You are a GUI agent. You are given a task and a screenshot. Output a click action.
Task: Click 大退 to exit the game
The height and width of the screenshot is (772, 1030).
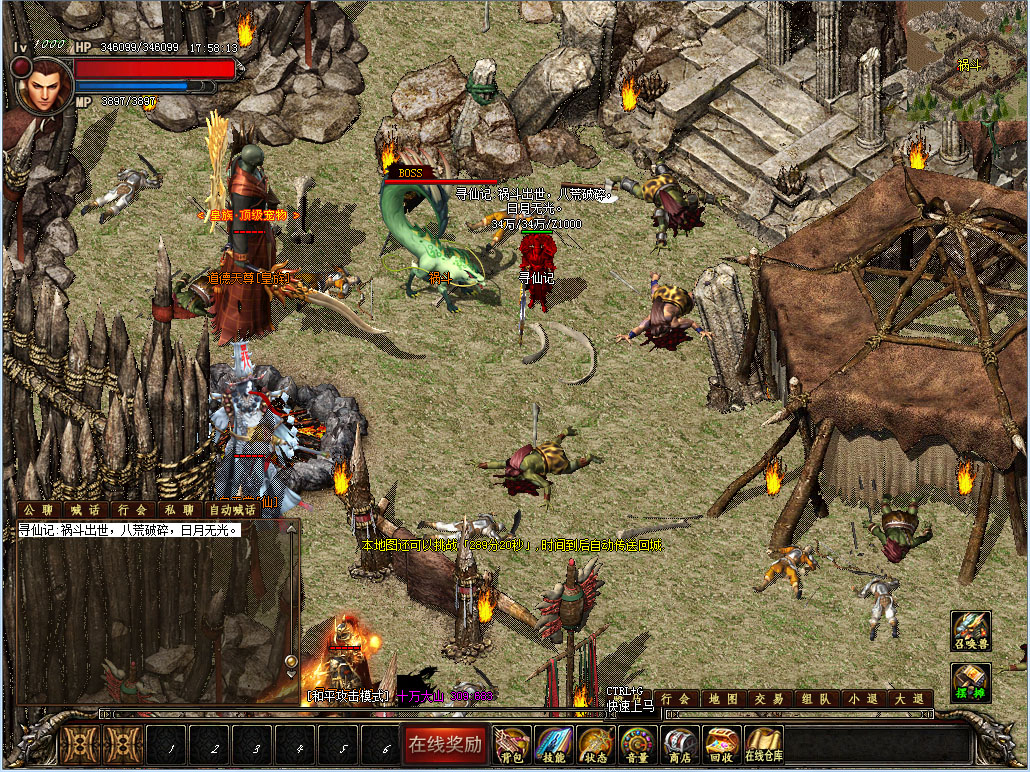[910, 699]
